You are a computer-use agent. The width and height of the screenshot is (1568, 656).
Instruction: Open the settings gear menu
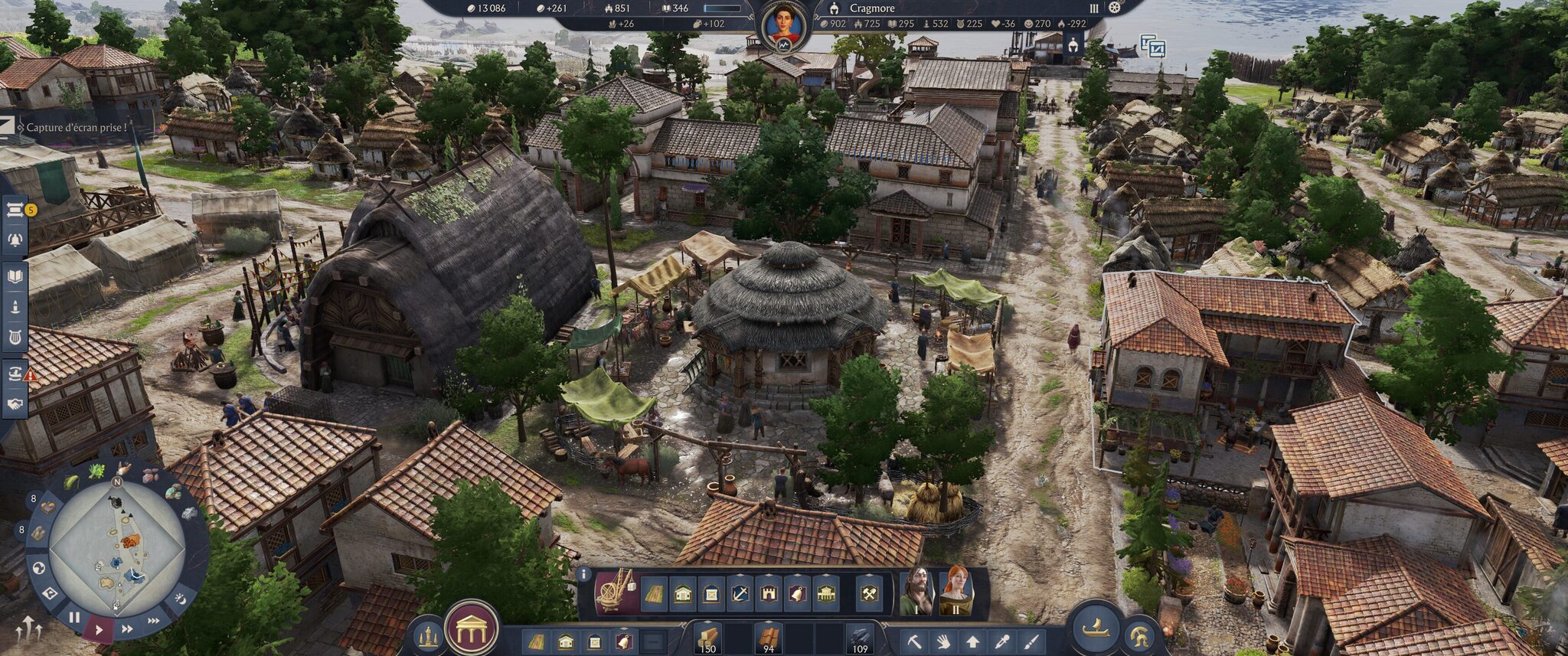tap(1115, 8)
